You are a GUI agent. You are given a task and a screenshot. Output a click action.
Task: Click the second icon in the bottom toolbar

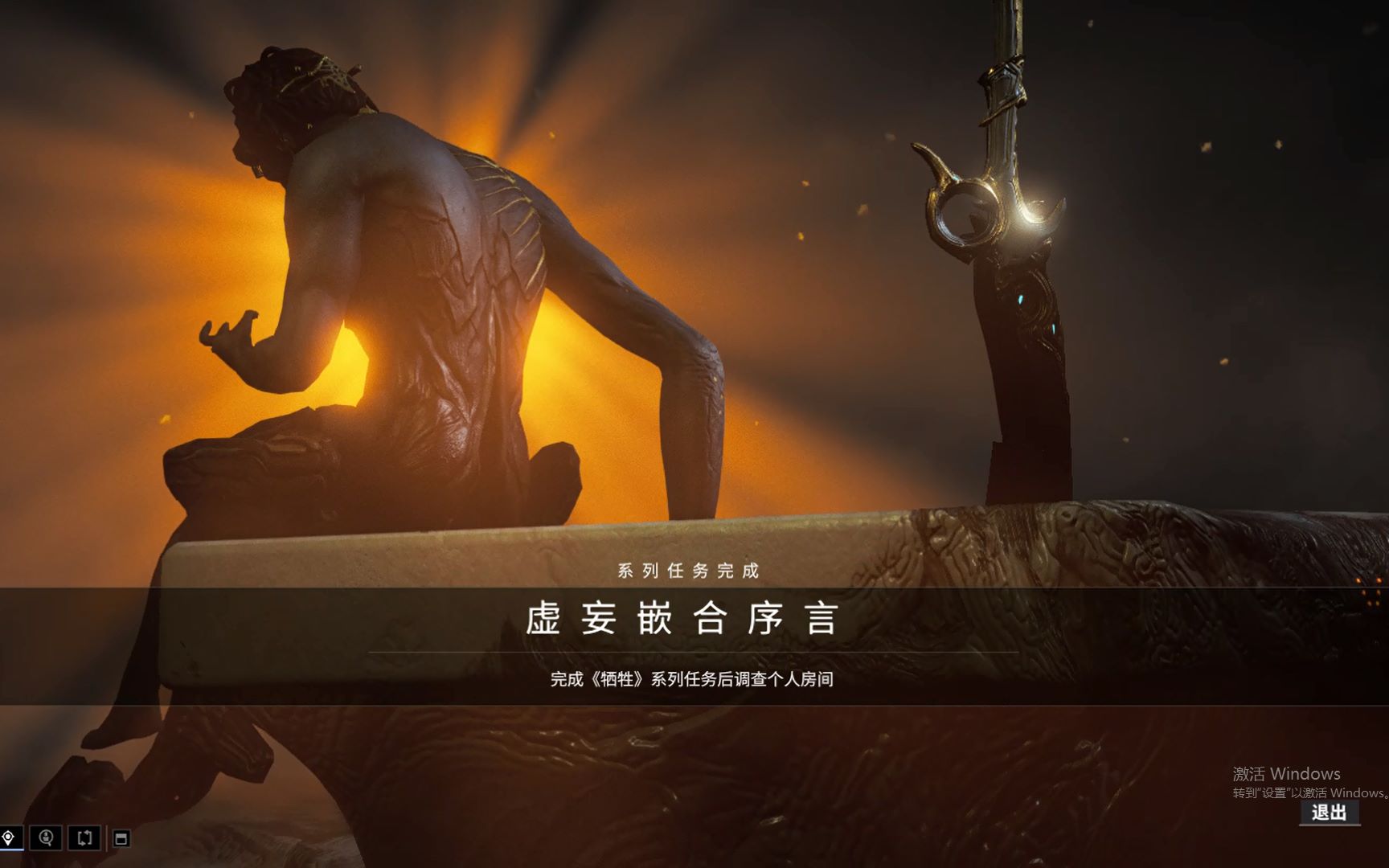pos(46,838)
